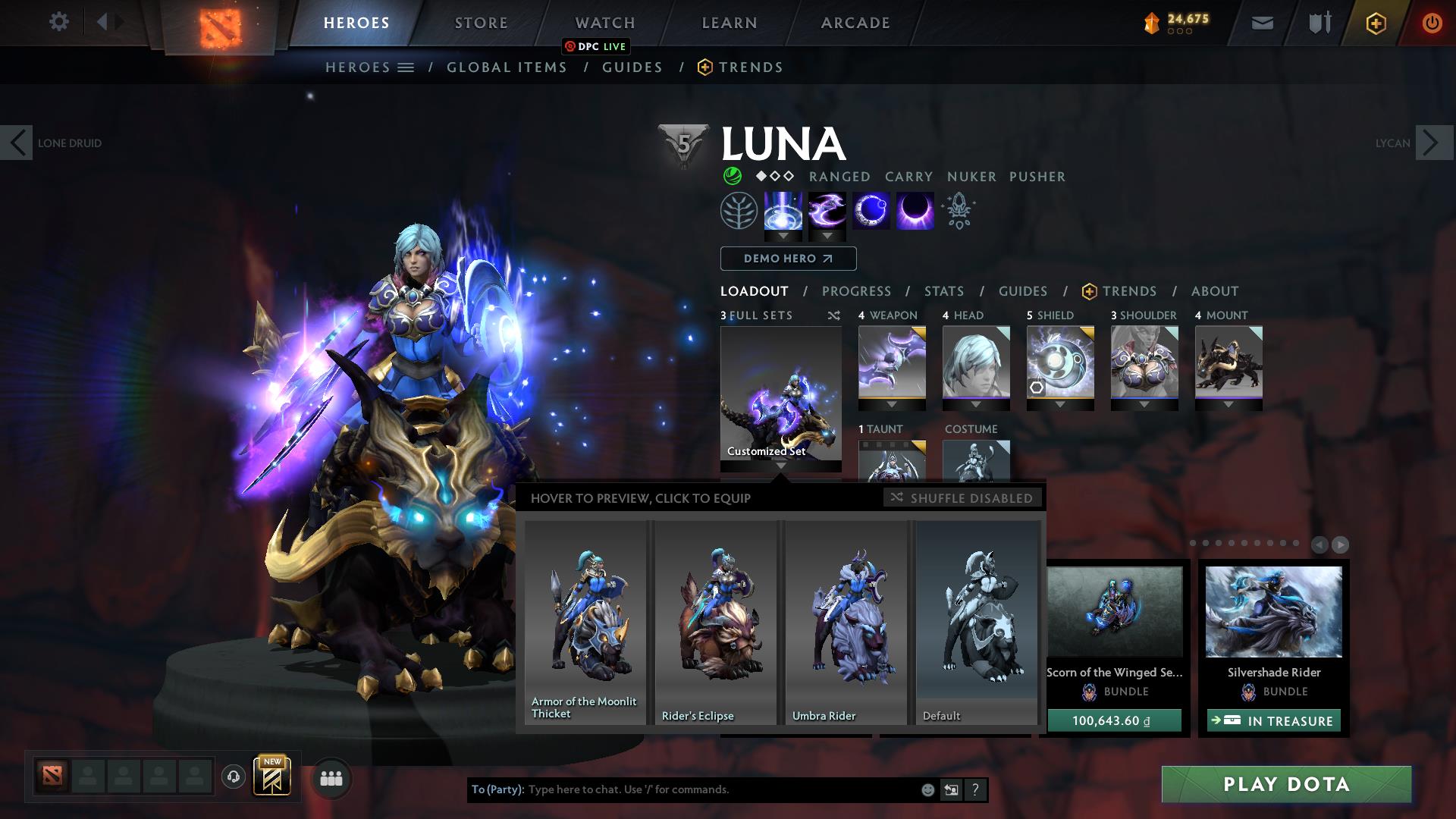Image resolution: width=1456 pixels, height=819 pixels.
Task: Open the Learn section
Action: [729, 23]
